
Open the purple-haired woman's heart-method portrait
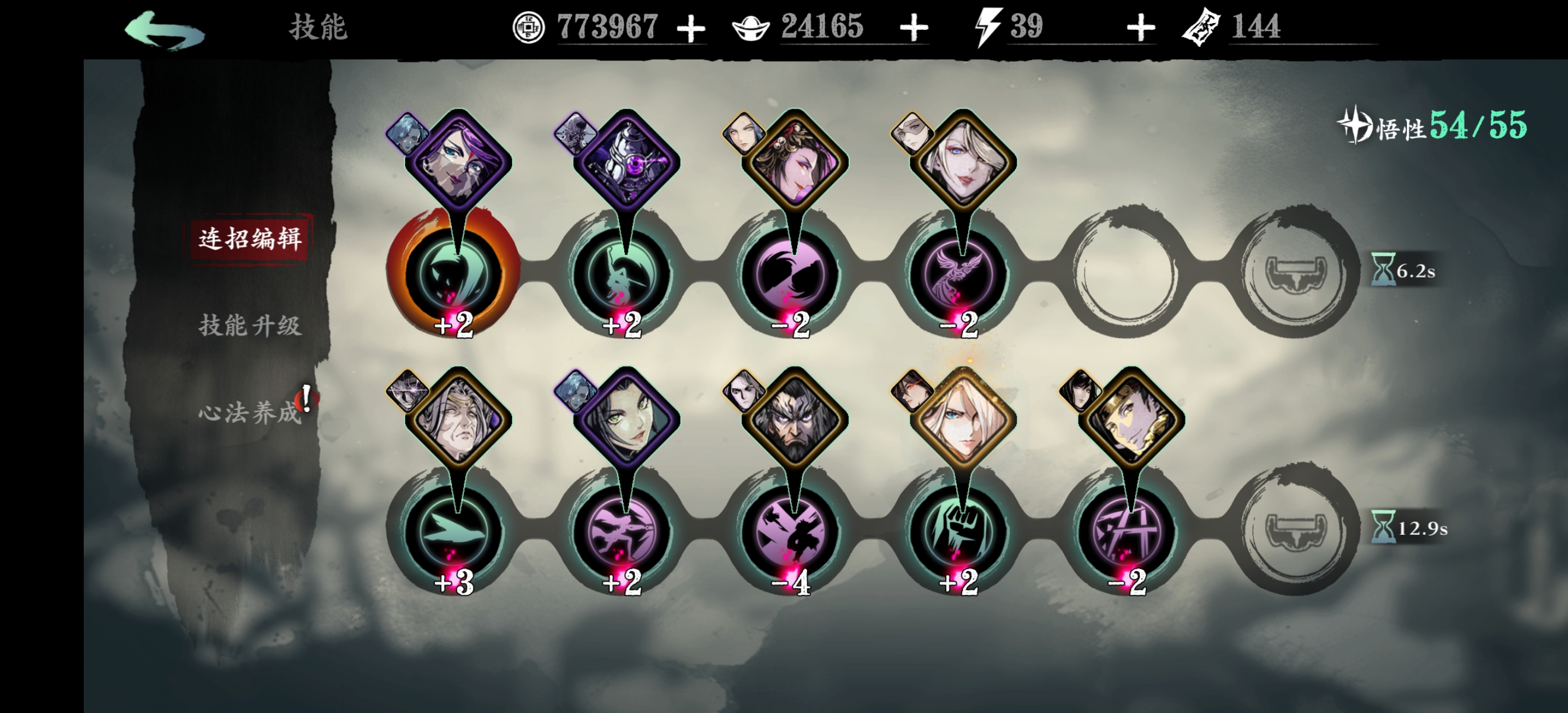point(459,162)
